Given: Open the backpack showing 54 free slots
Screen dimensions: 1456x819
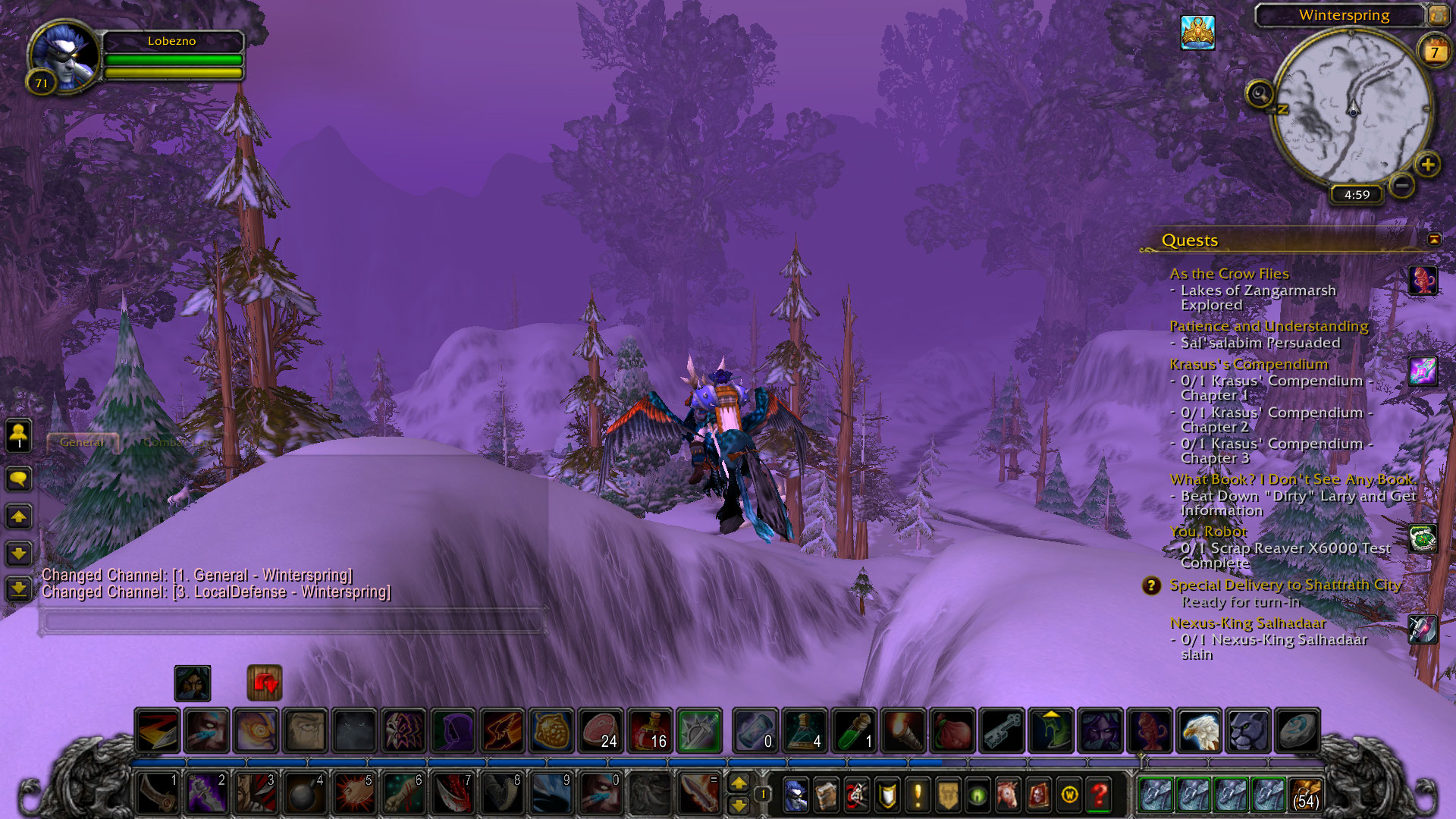Looking at the screenshot, I should [1306, 795].
